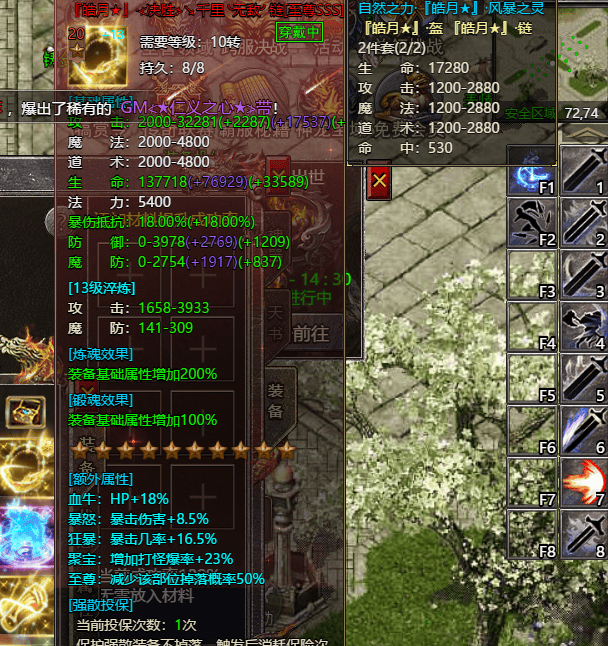Use the blue slash skill in slot 6
This screenshot has height=646, width=608.
coord(583,430)
